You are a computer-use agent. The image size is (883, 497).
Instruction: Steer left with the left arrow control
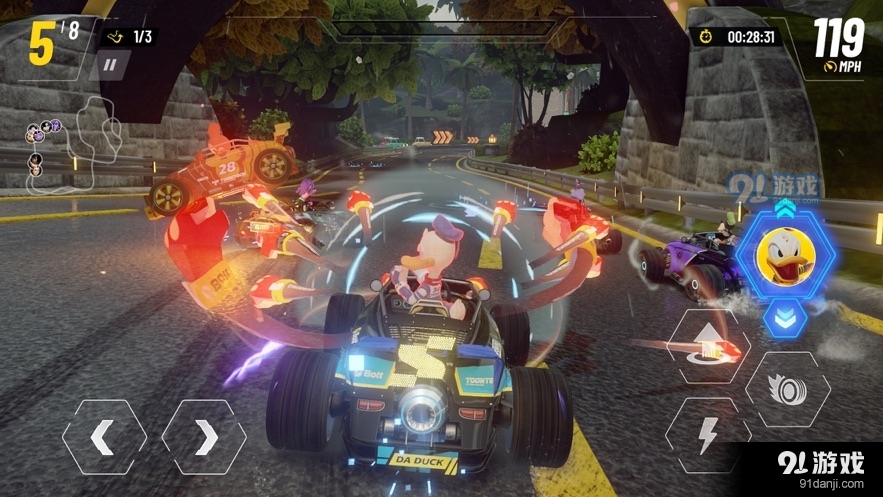click(104, 437)
